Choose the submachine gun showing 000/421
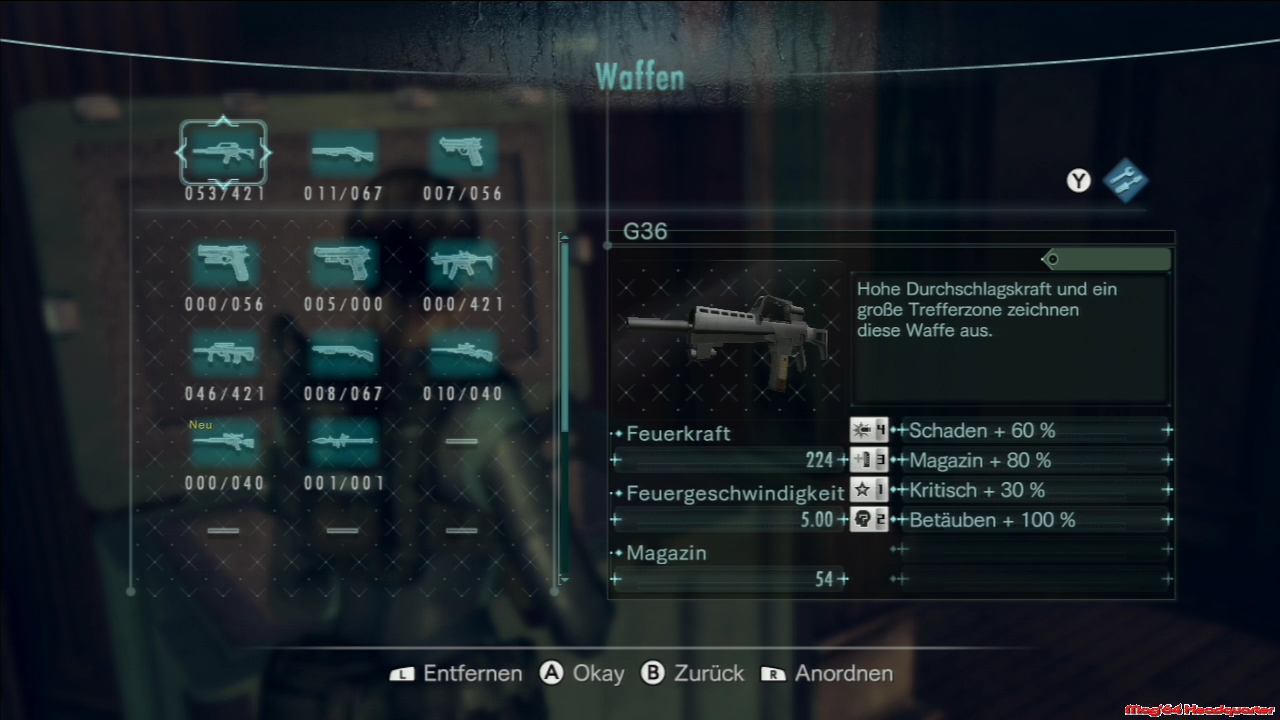 point(462,263)
